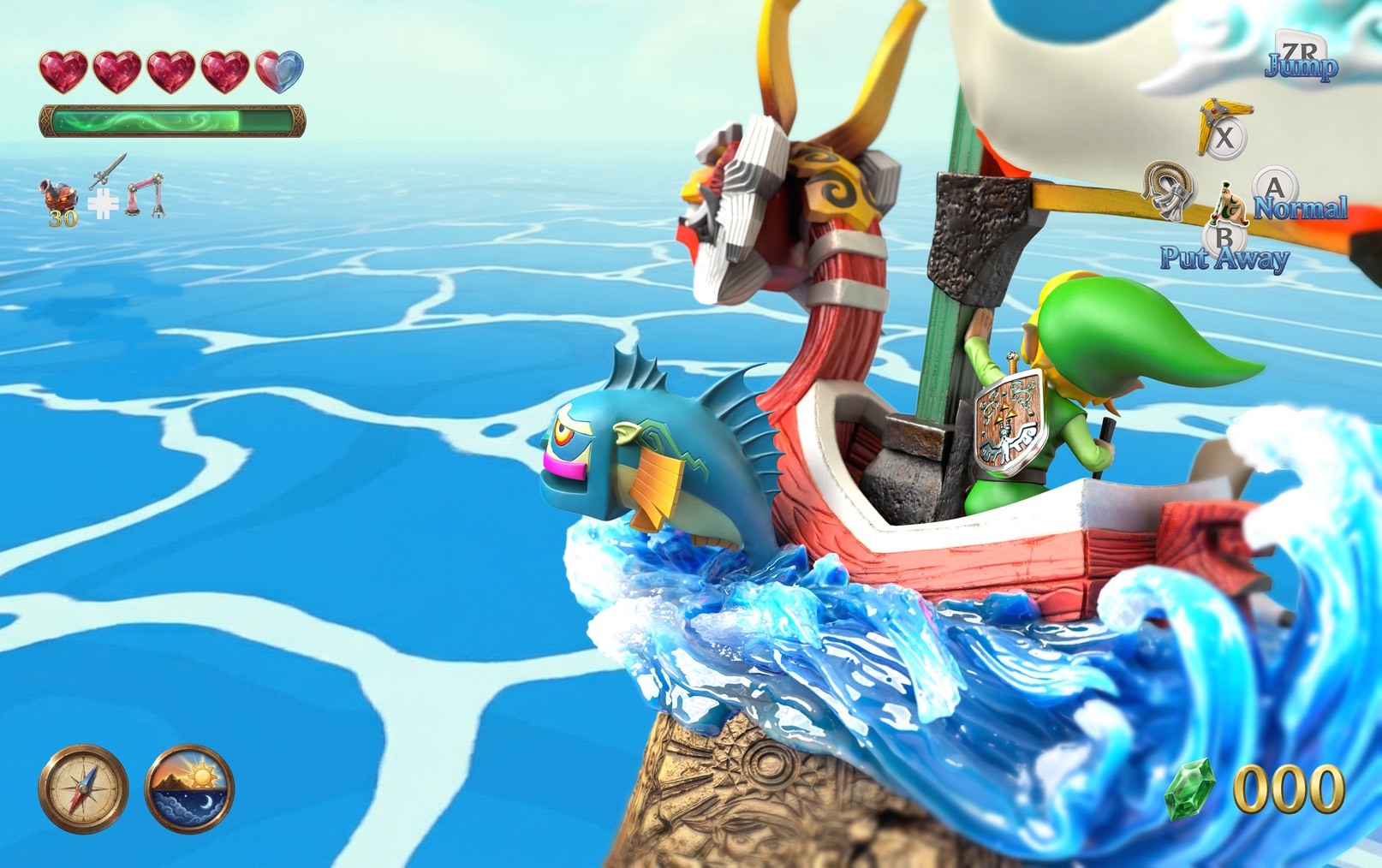Click the sword icon
Screen dimensions: 1382x868
[x=107, y=173]
